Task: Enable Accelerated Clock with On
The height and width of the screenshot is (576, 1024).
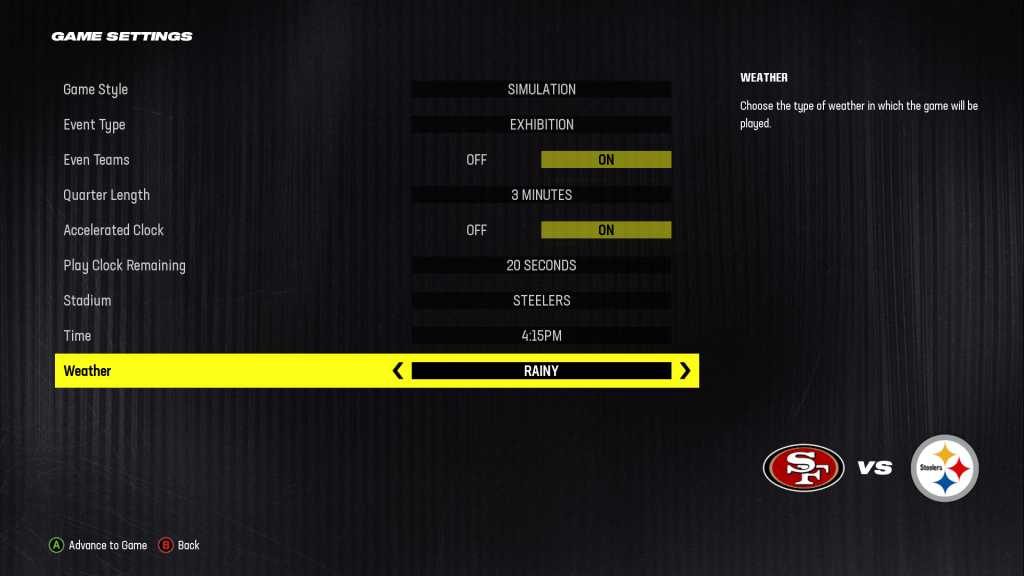Action: tap(606, 230)
